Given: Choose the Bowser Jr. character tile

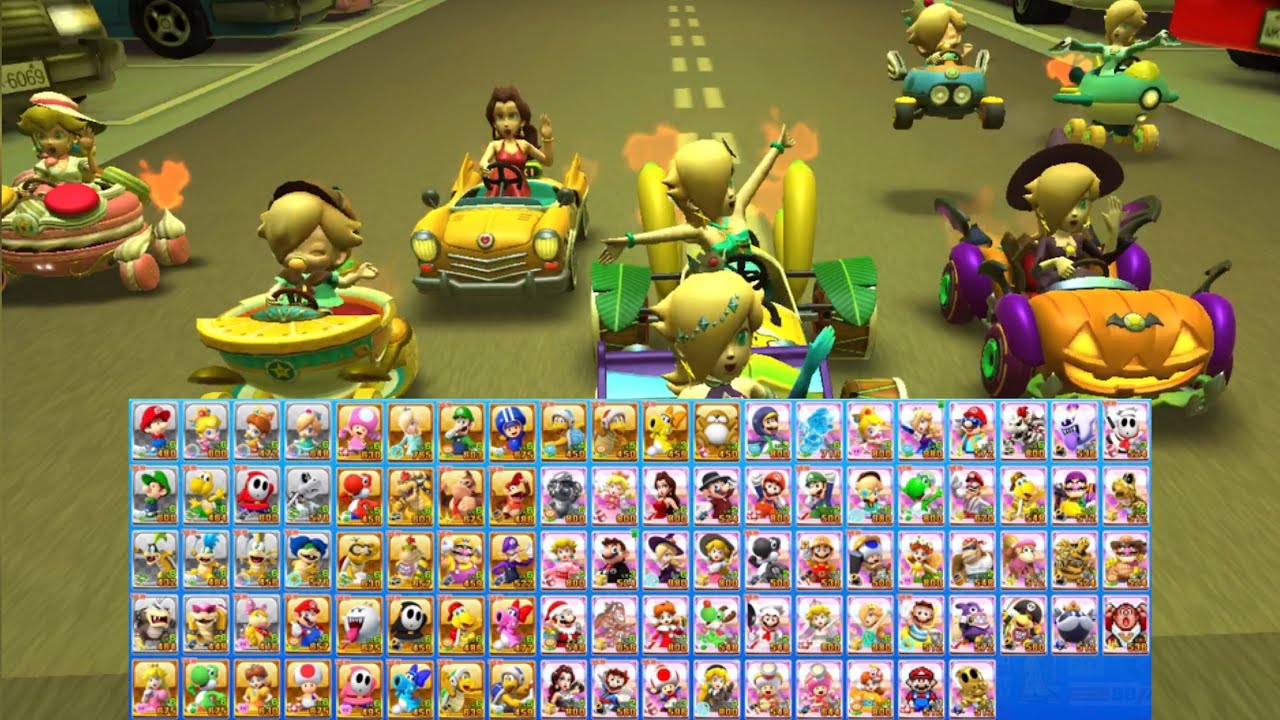Looking at the screenshot, I should pos(410,558).
